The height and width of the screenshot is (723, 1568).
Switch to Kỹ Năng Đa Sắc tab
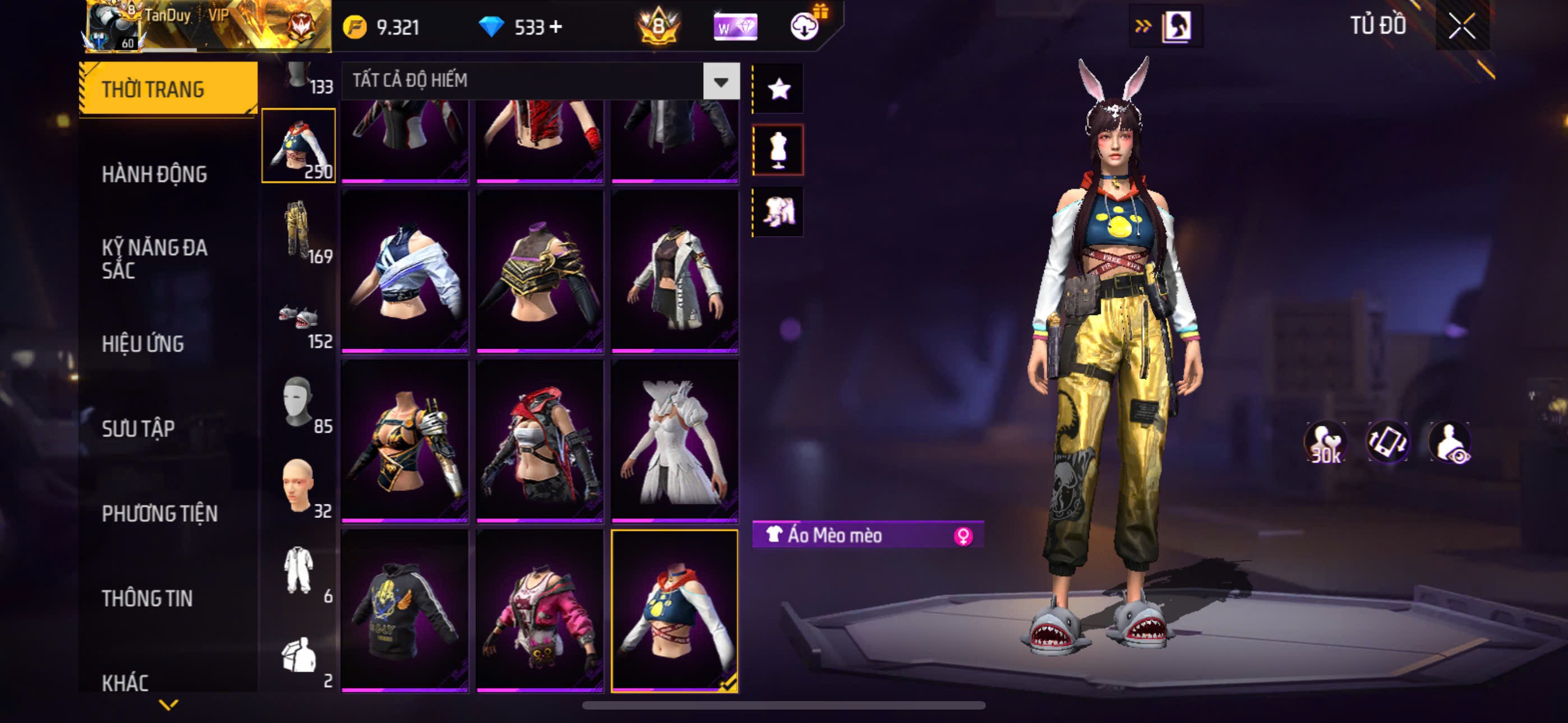click(155, 258)
